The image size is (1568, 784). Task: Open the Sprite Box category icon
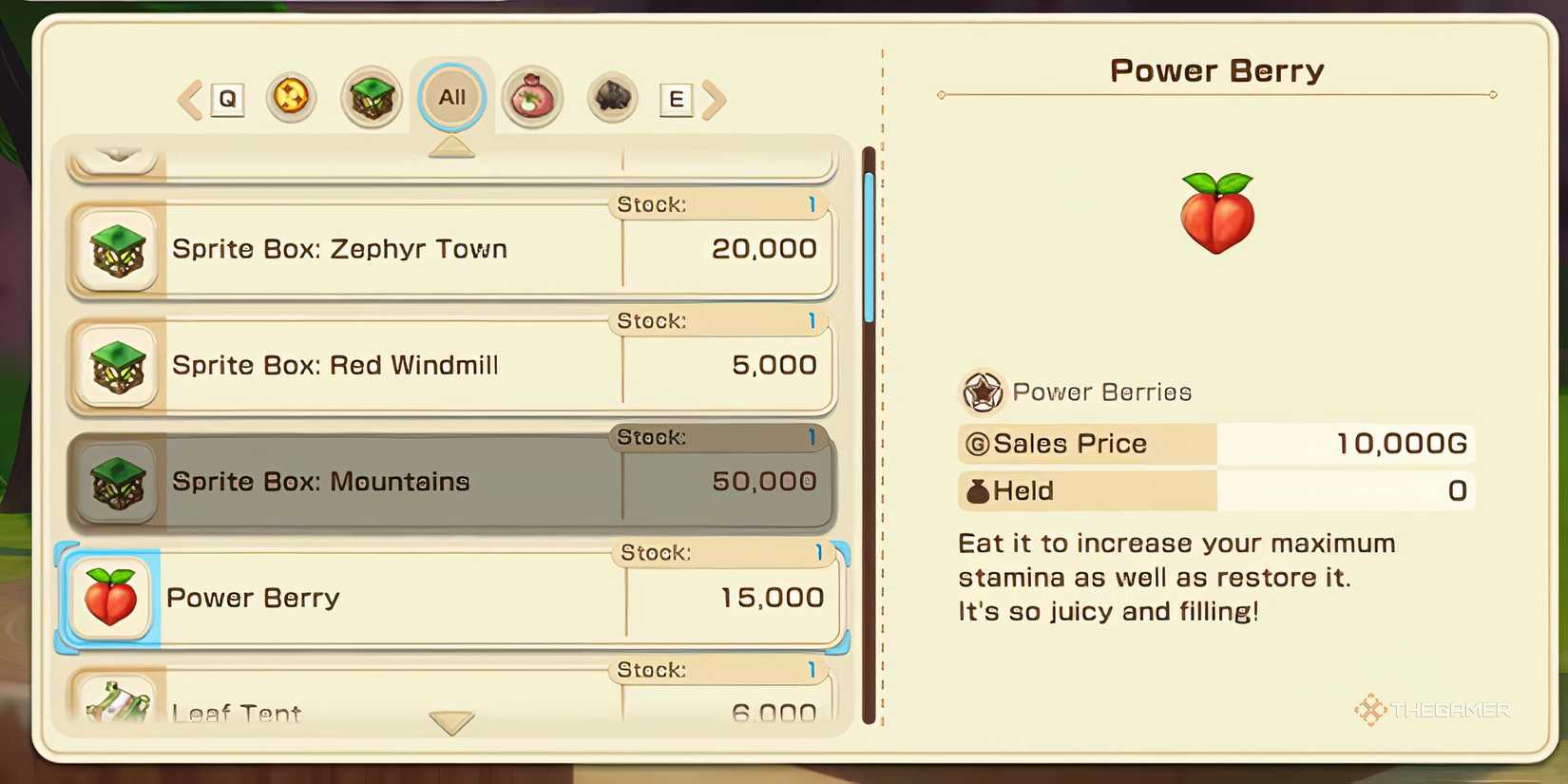click(372, 96)
